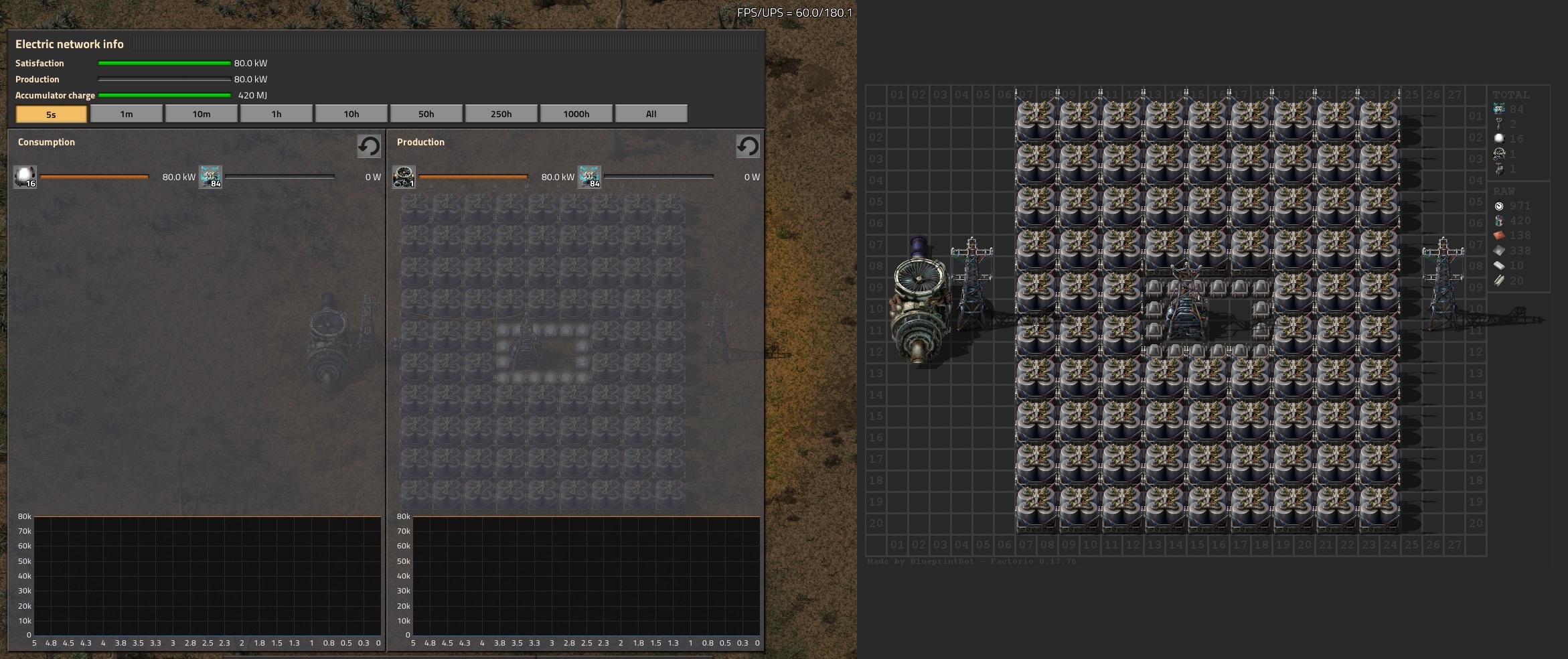1568x659 pixels.
Task: Choose the 10h time range
Action: pyautogui.click(x=351, y=115)
